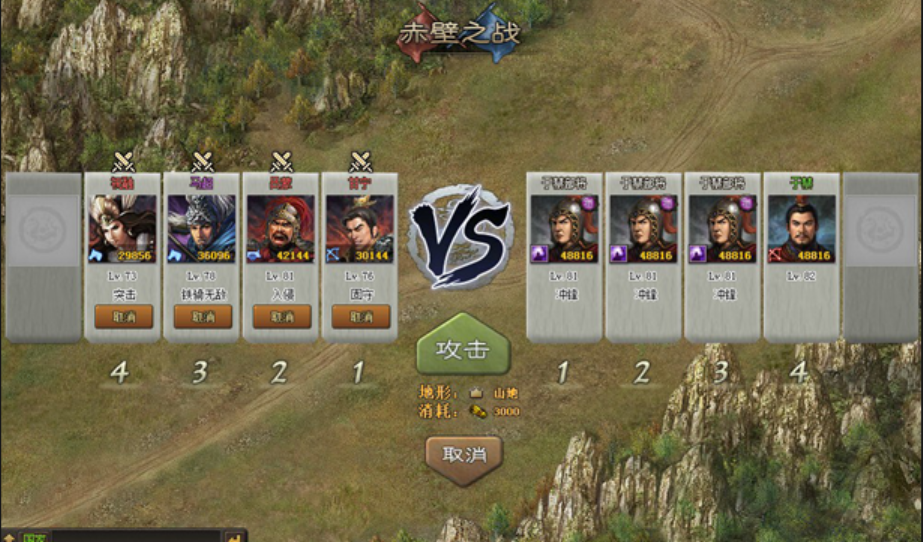Select the 吕蒙 hero portrait
The image size is (923, 542).
coord(281,228)
